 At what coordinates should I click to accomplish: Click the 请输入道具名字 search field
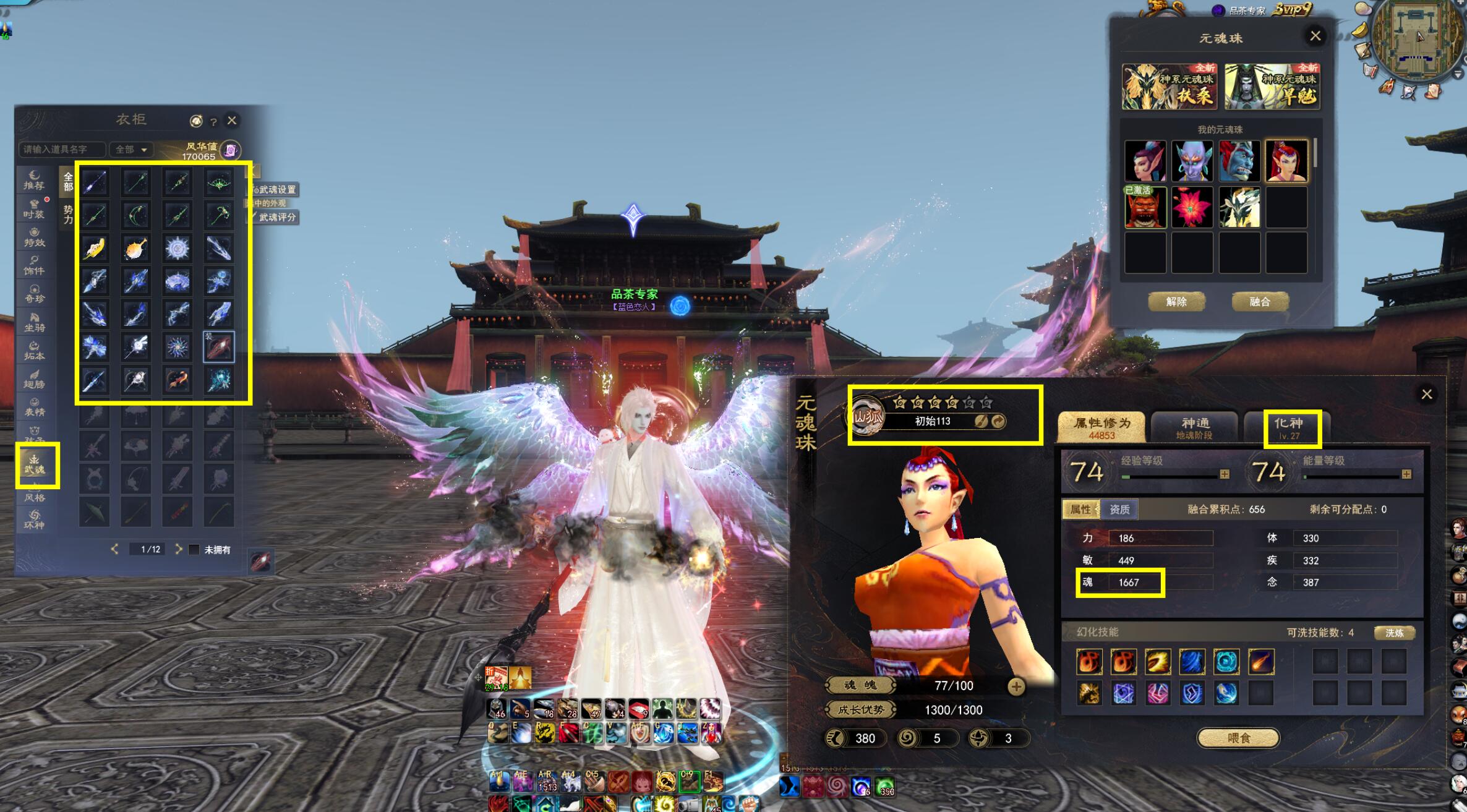62,150
